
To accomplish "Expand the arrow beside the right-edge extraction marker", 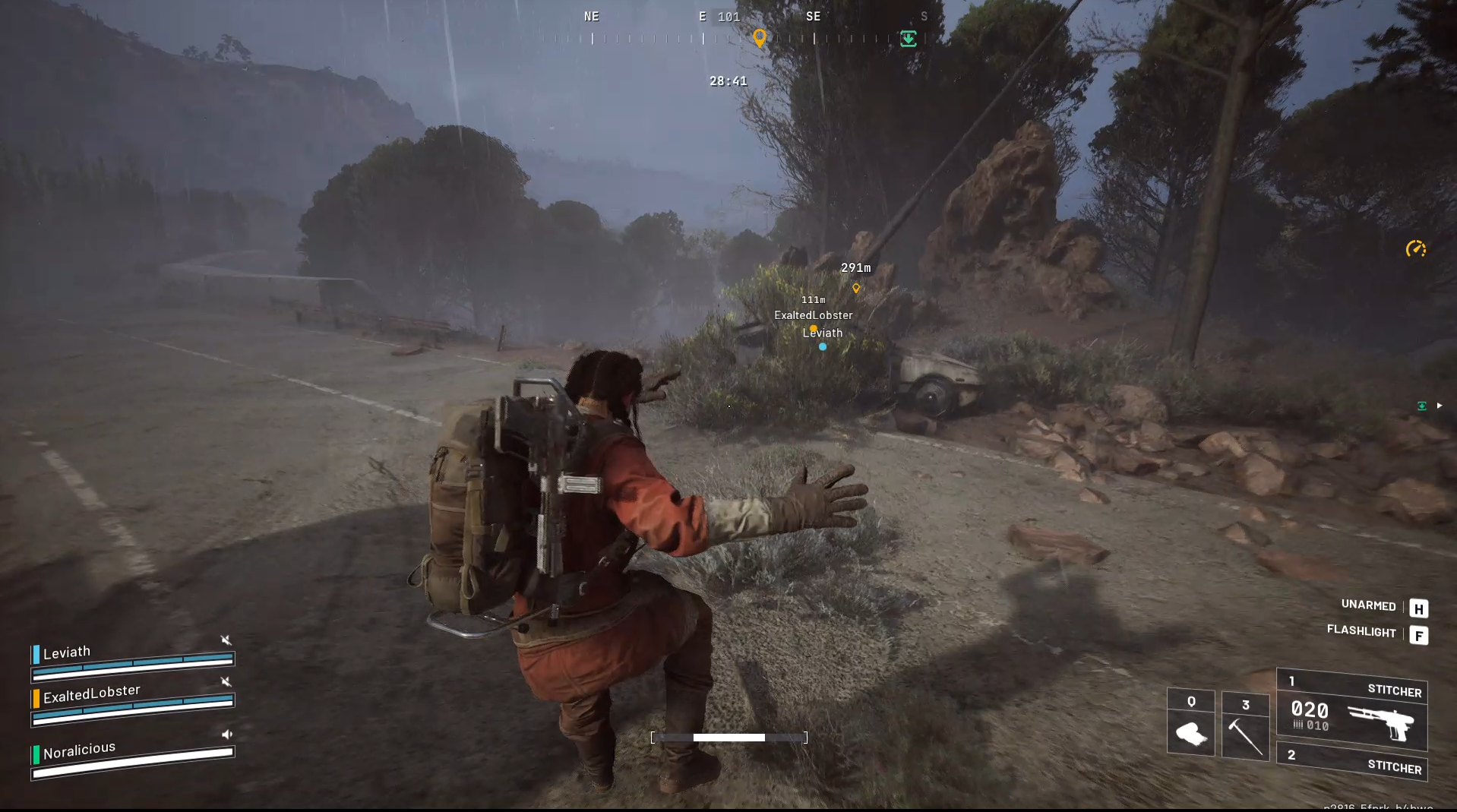I will 1440,406.
